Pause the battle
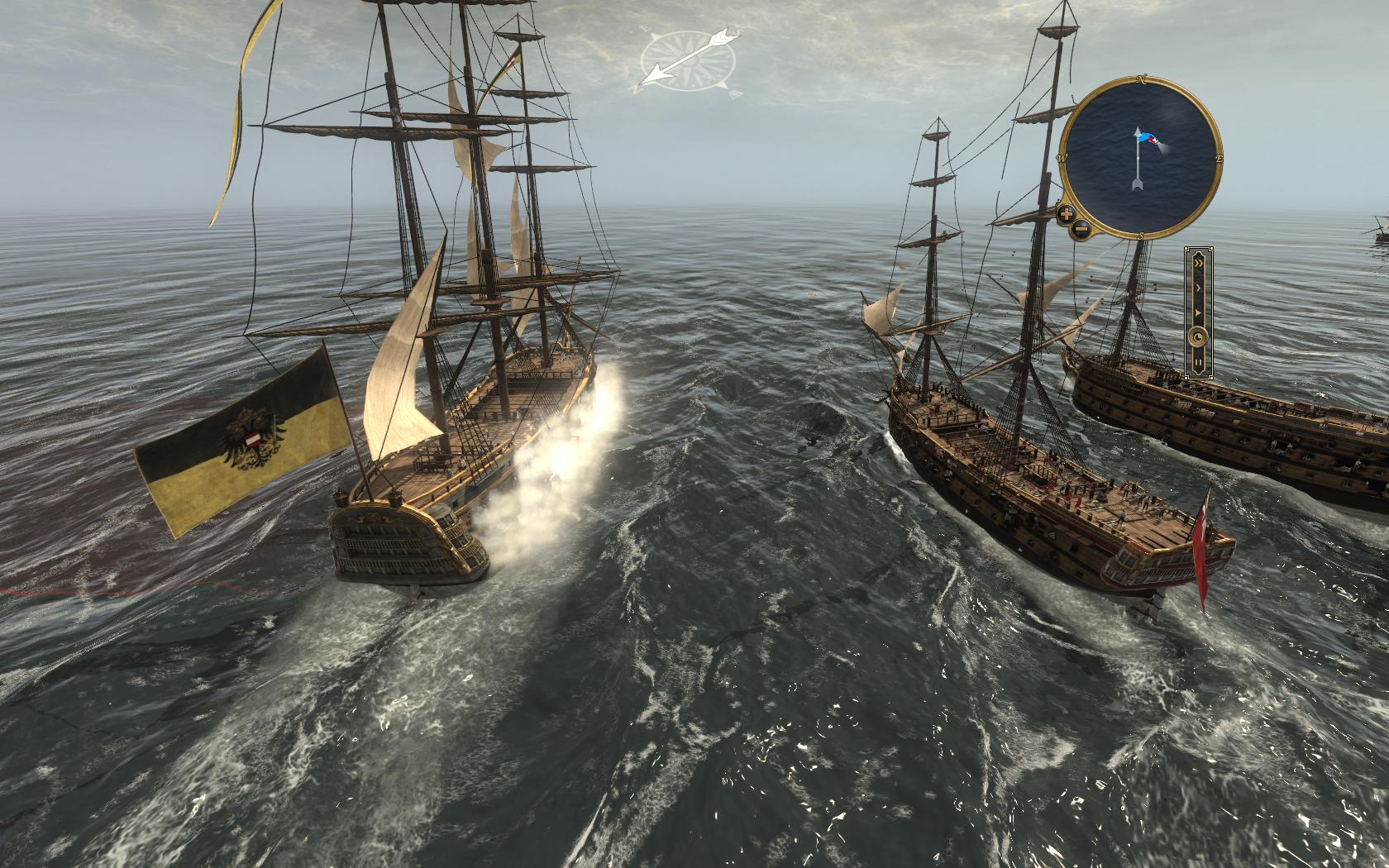Viewport: 1389px width, 868px height. [1197, 362]
